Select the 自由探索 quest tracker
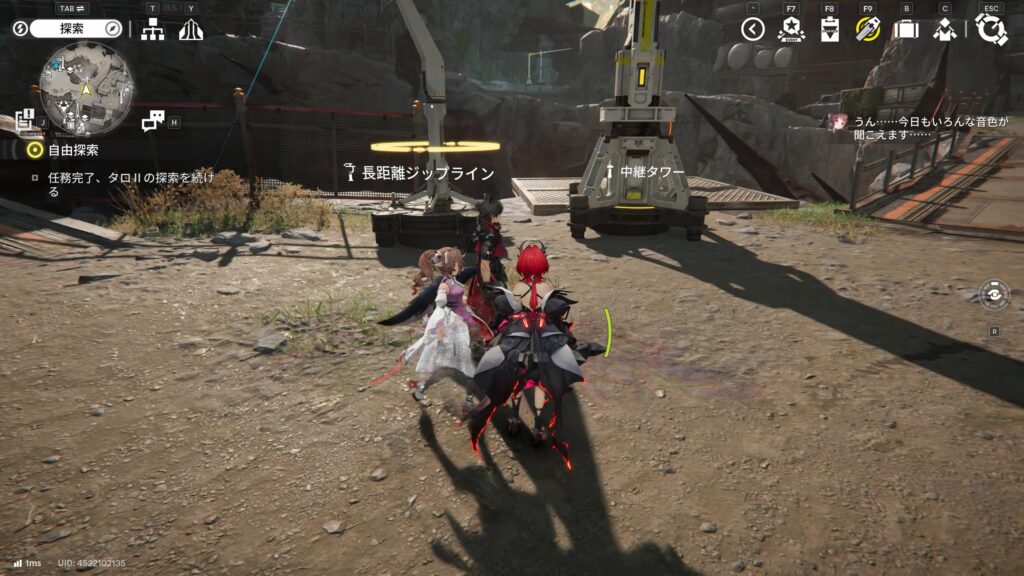Viewport: 1024px width, 576px height. 72,150
